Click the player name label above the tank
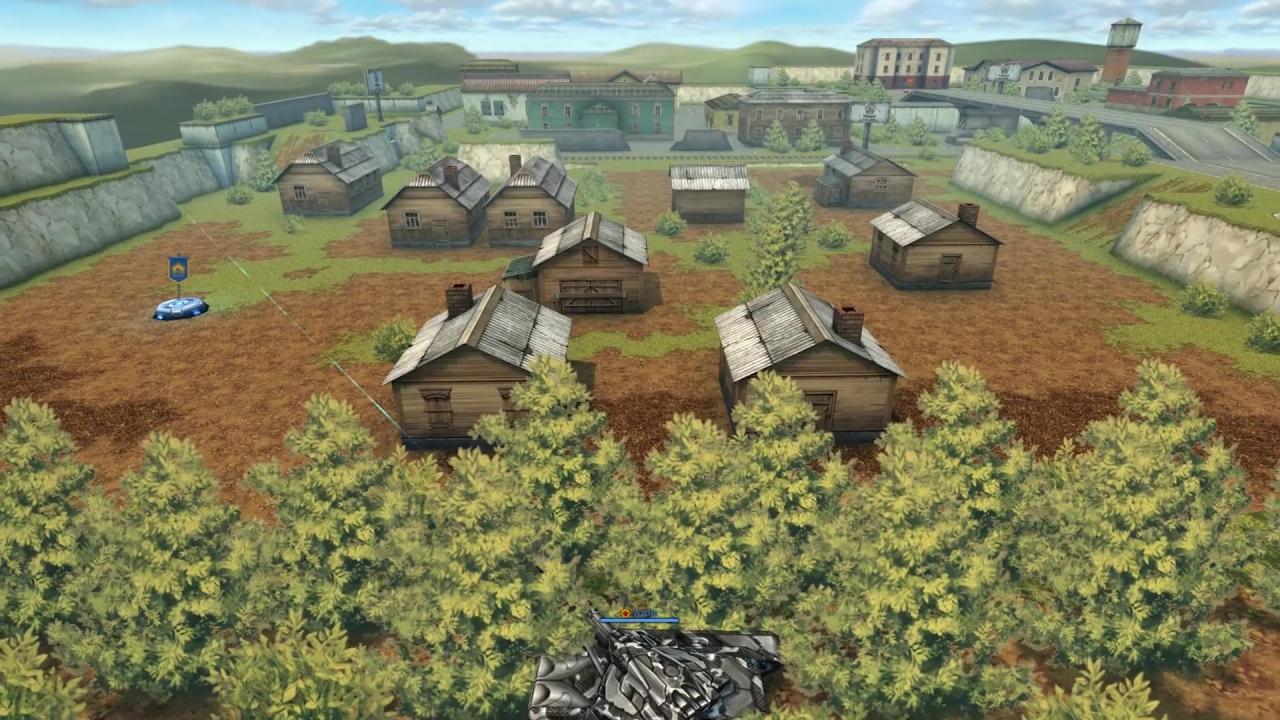The image size is (1280, 720). click(x=647, y=611)
